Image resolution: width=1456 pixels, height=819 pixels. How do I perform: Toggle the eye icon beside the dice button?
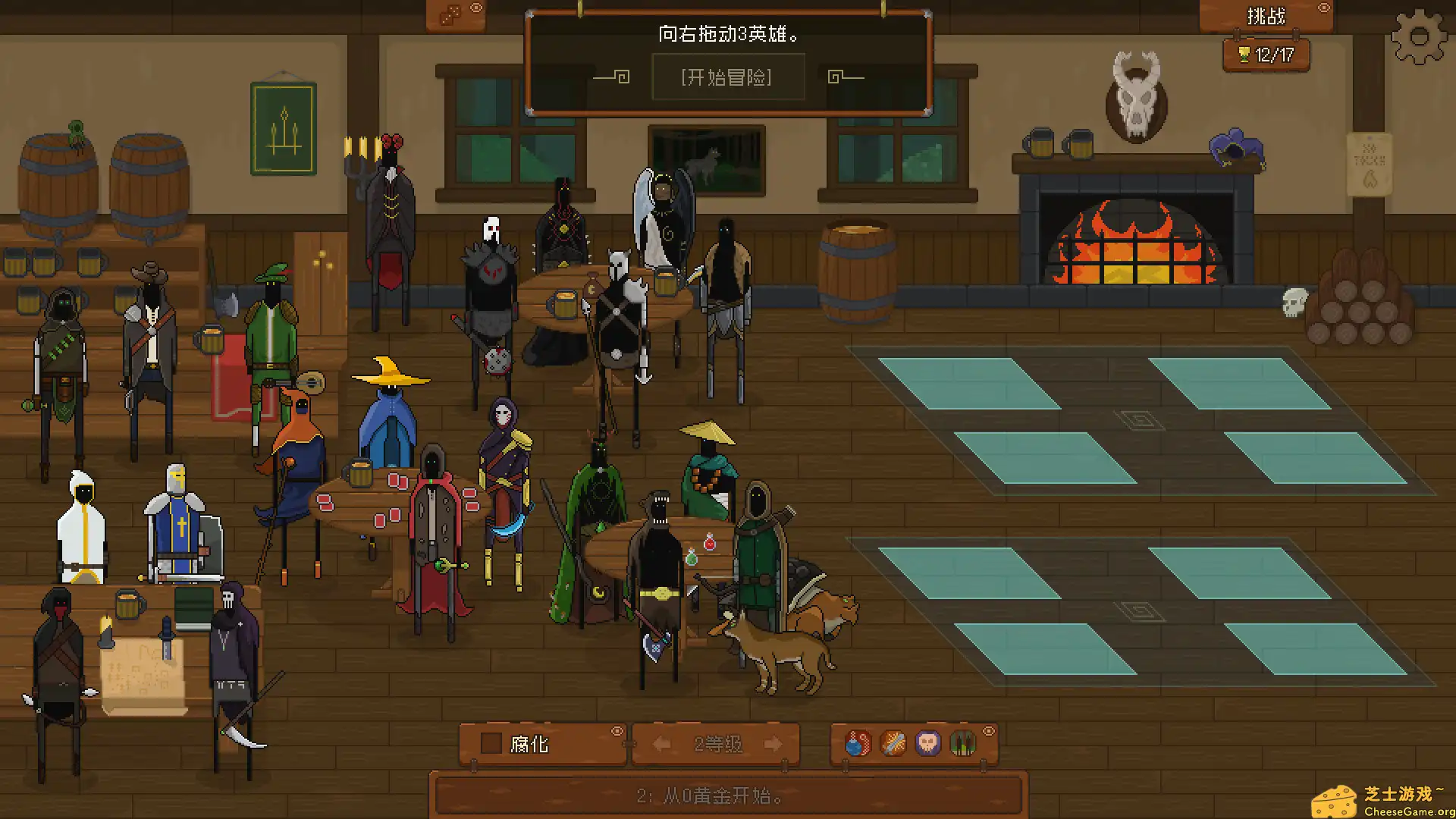click(x=476, y=8)
